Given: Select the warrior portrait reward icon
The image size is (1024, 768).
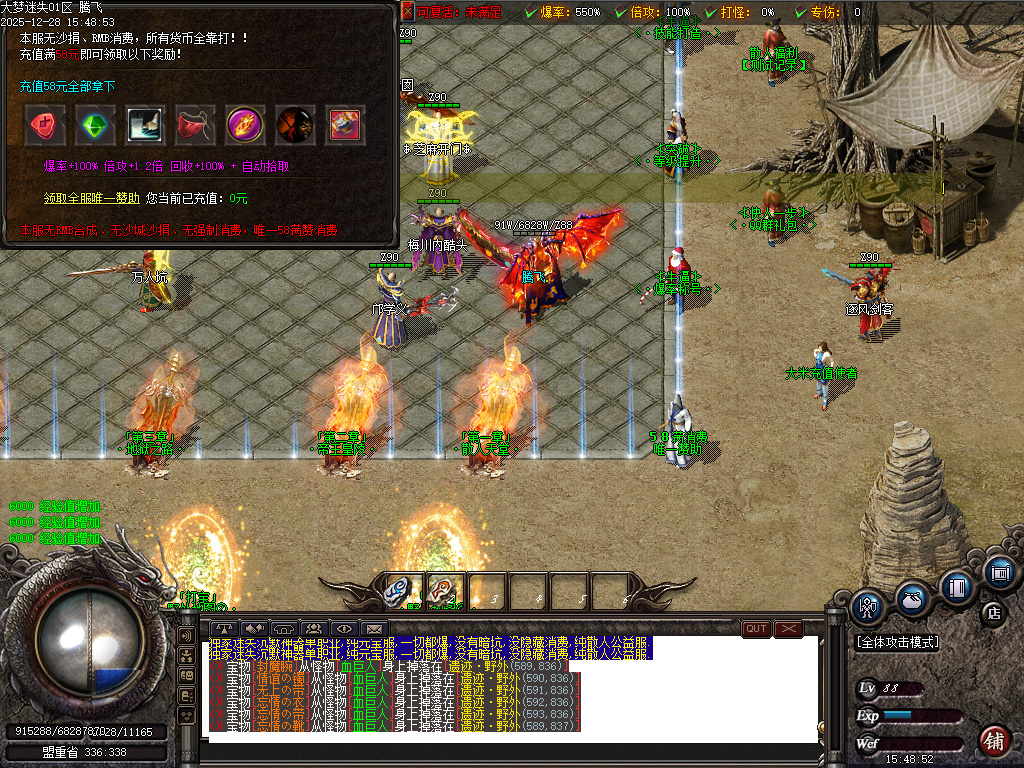Looking at the screenshot, I should [295, 125].
